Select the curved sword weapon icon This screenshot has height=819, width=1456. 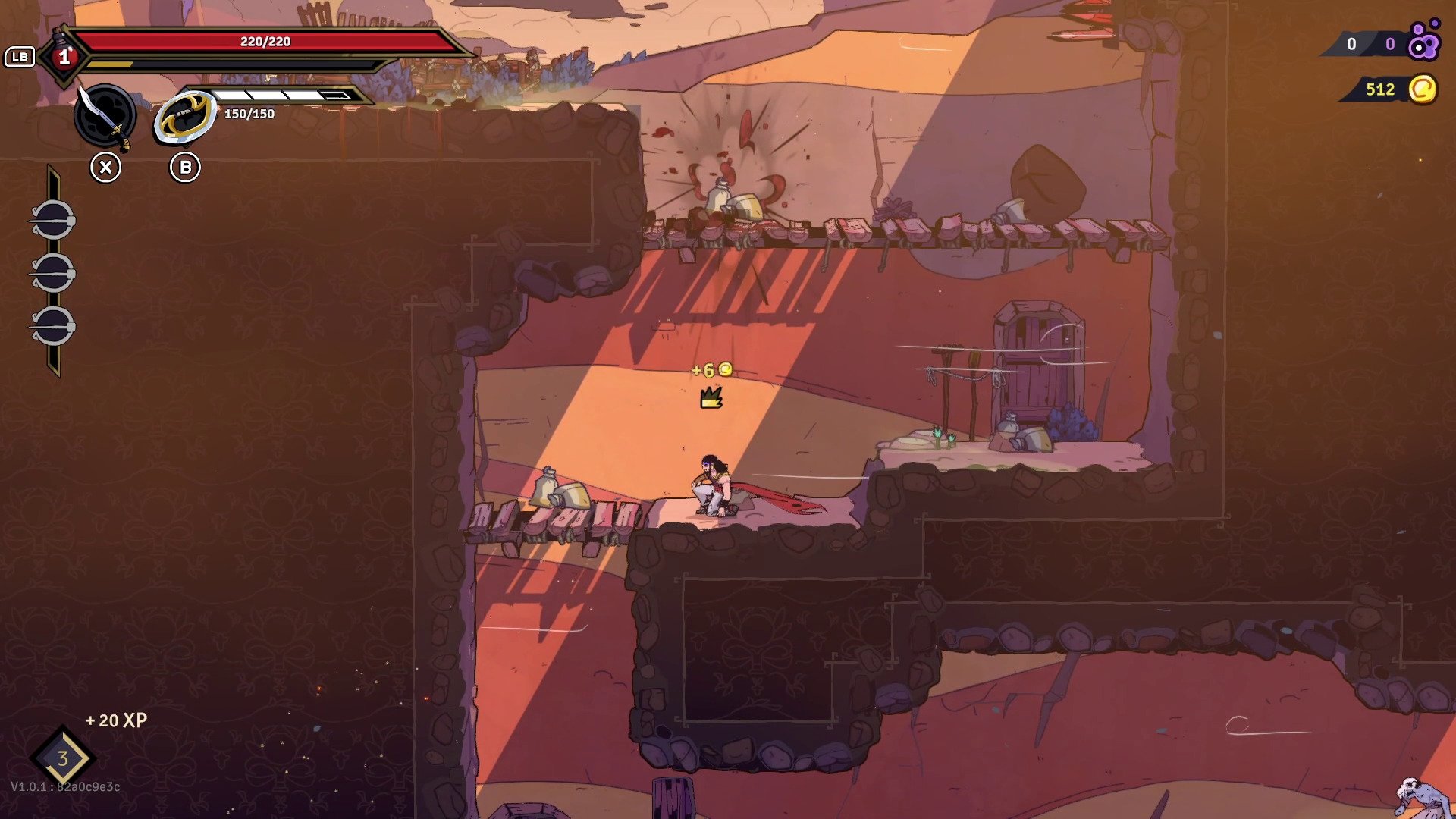pos(105,115)
